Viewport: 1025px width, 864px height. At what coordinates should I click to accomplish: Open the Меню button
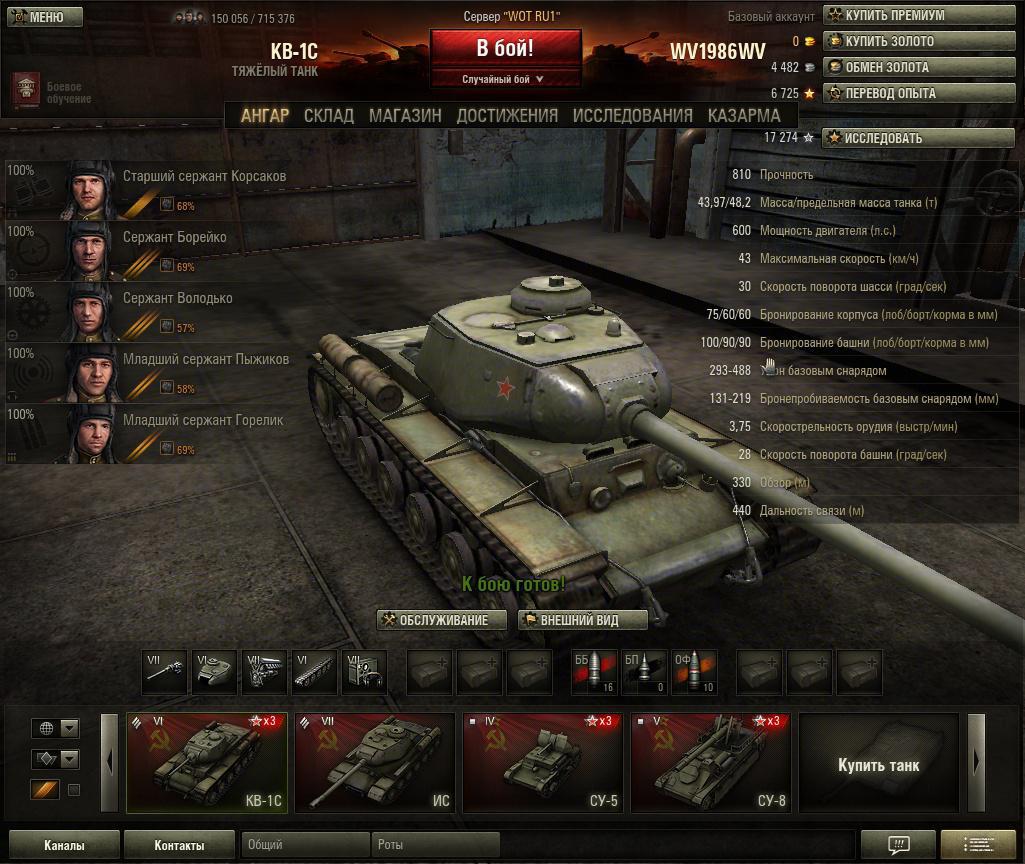point(38,17)
